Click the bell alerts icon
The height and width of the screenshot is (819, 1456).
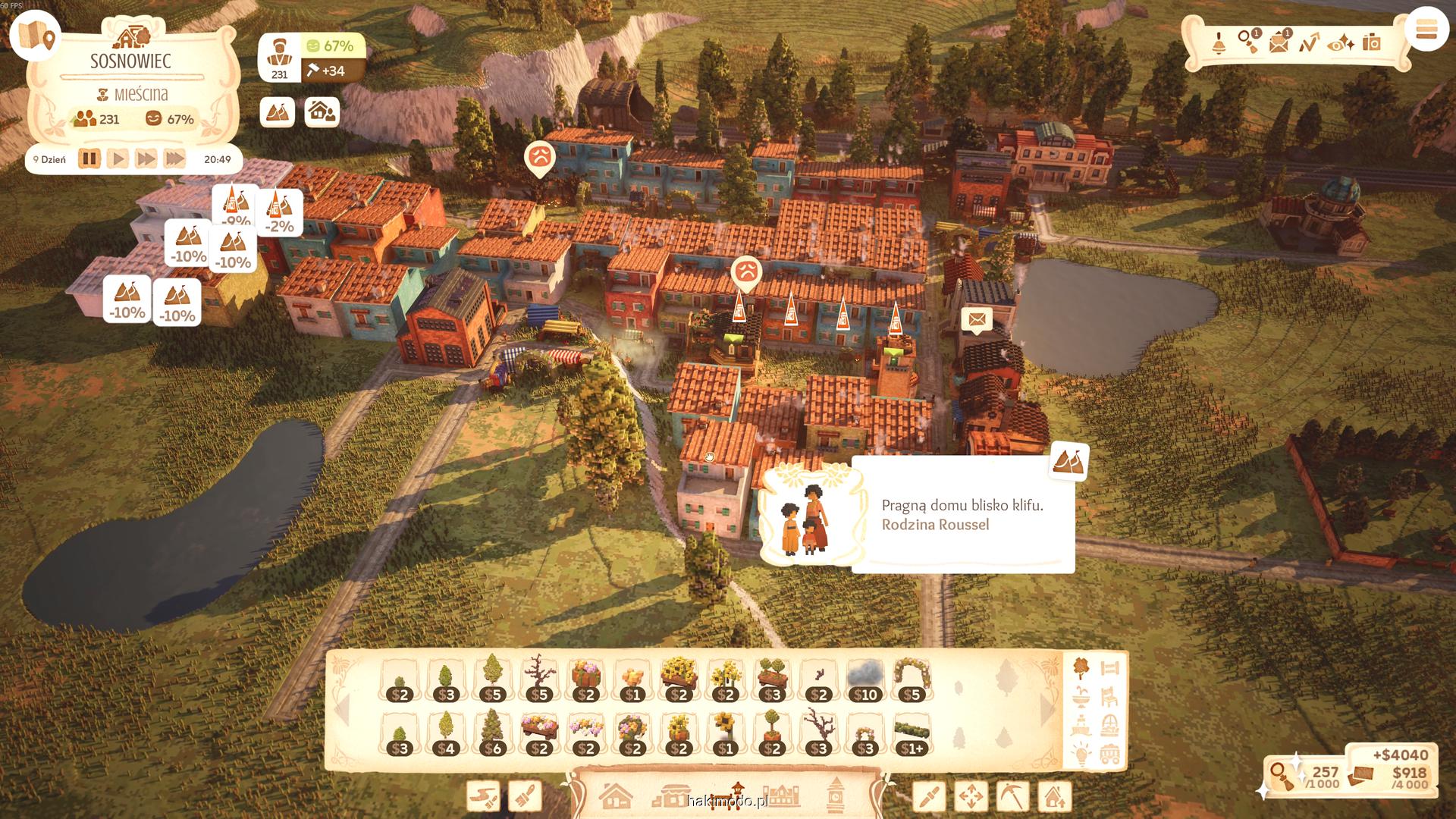(1219, 42)
